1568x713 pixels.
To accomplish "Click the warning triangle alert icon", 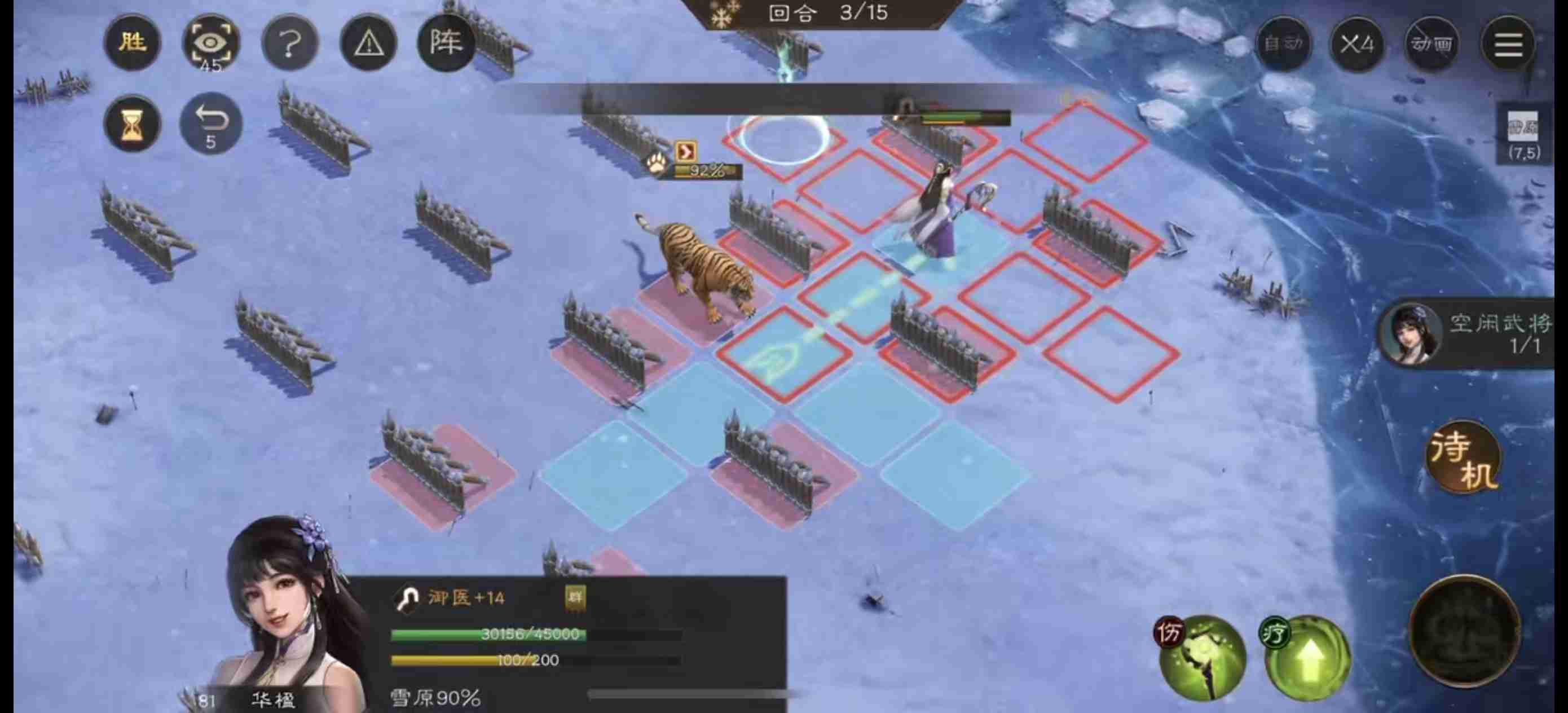I will (x=368, y=43).
